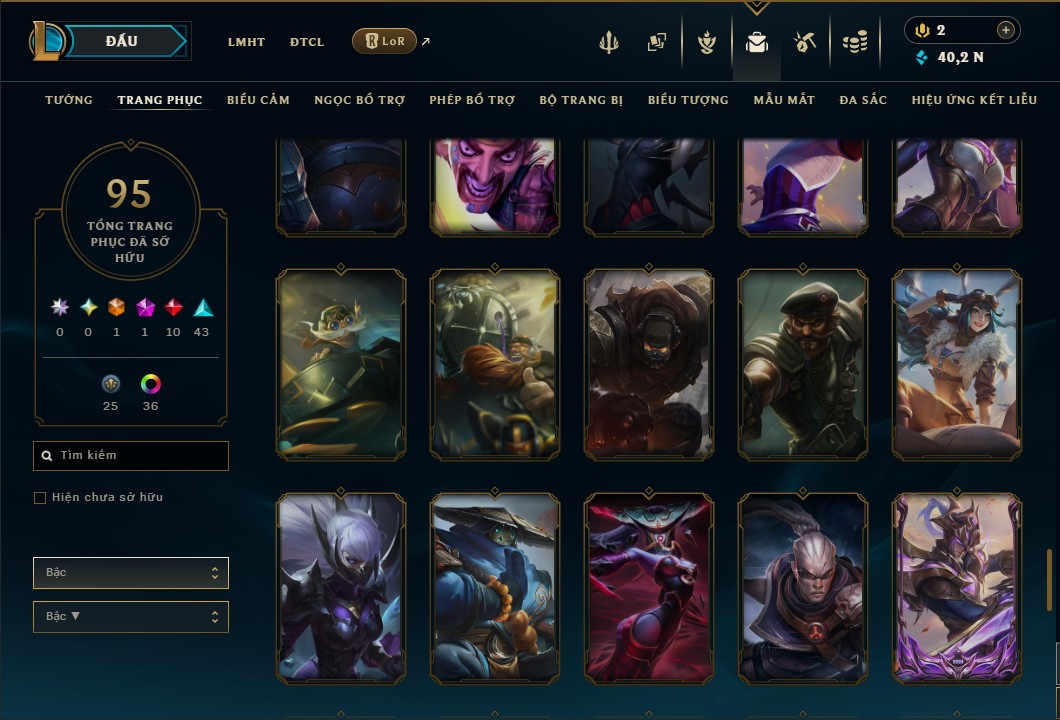Select the pirate beret soldier skin card
Viewport: 1060px width, 720px height.
click(803, 364)
